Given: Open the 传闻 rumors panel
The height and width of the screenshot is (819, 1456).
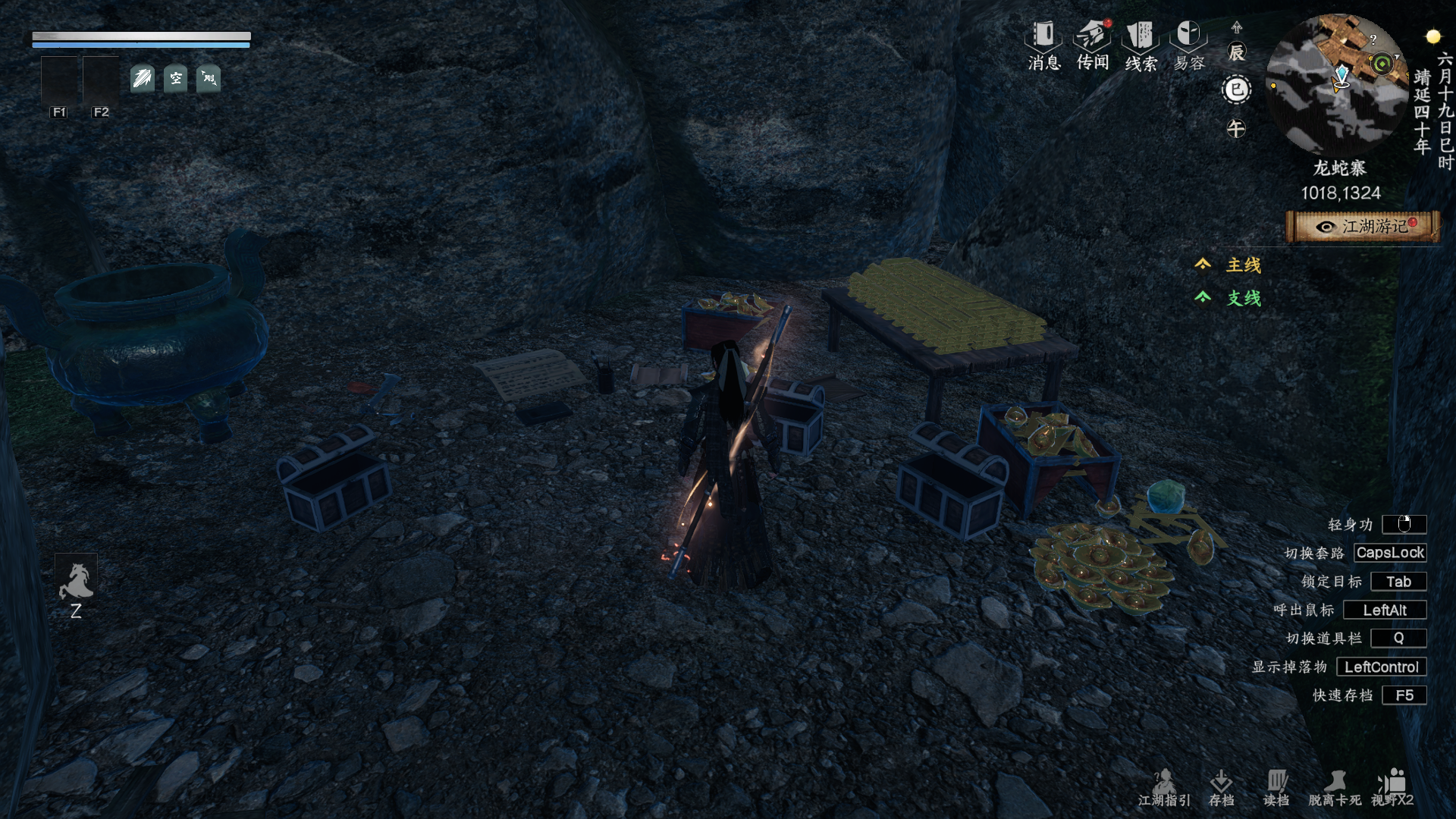Looking at the screenshot, I should [x=1092, y=45].
